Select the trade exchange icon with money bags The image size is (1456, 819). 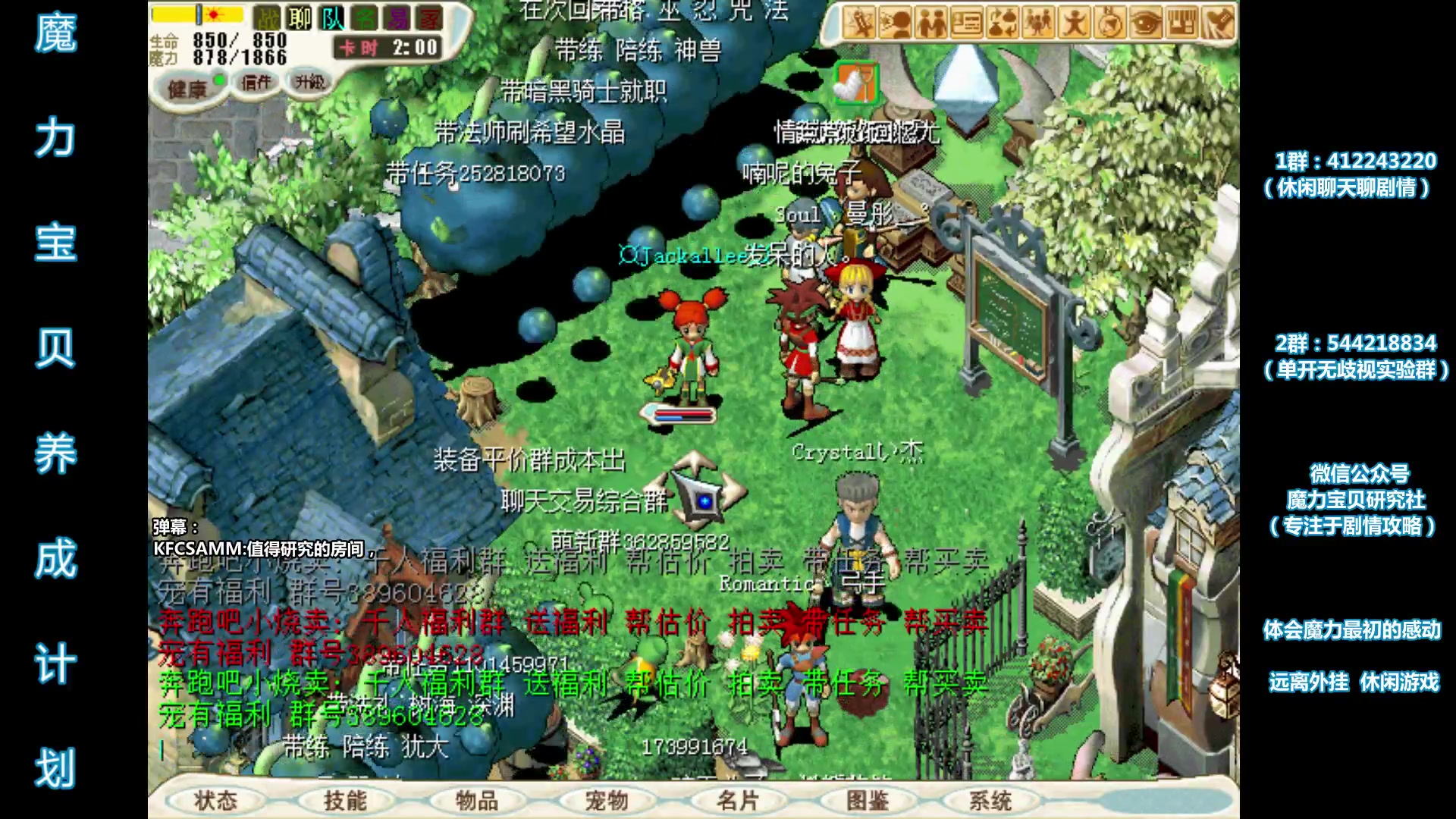click(x=1003, y=21)
